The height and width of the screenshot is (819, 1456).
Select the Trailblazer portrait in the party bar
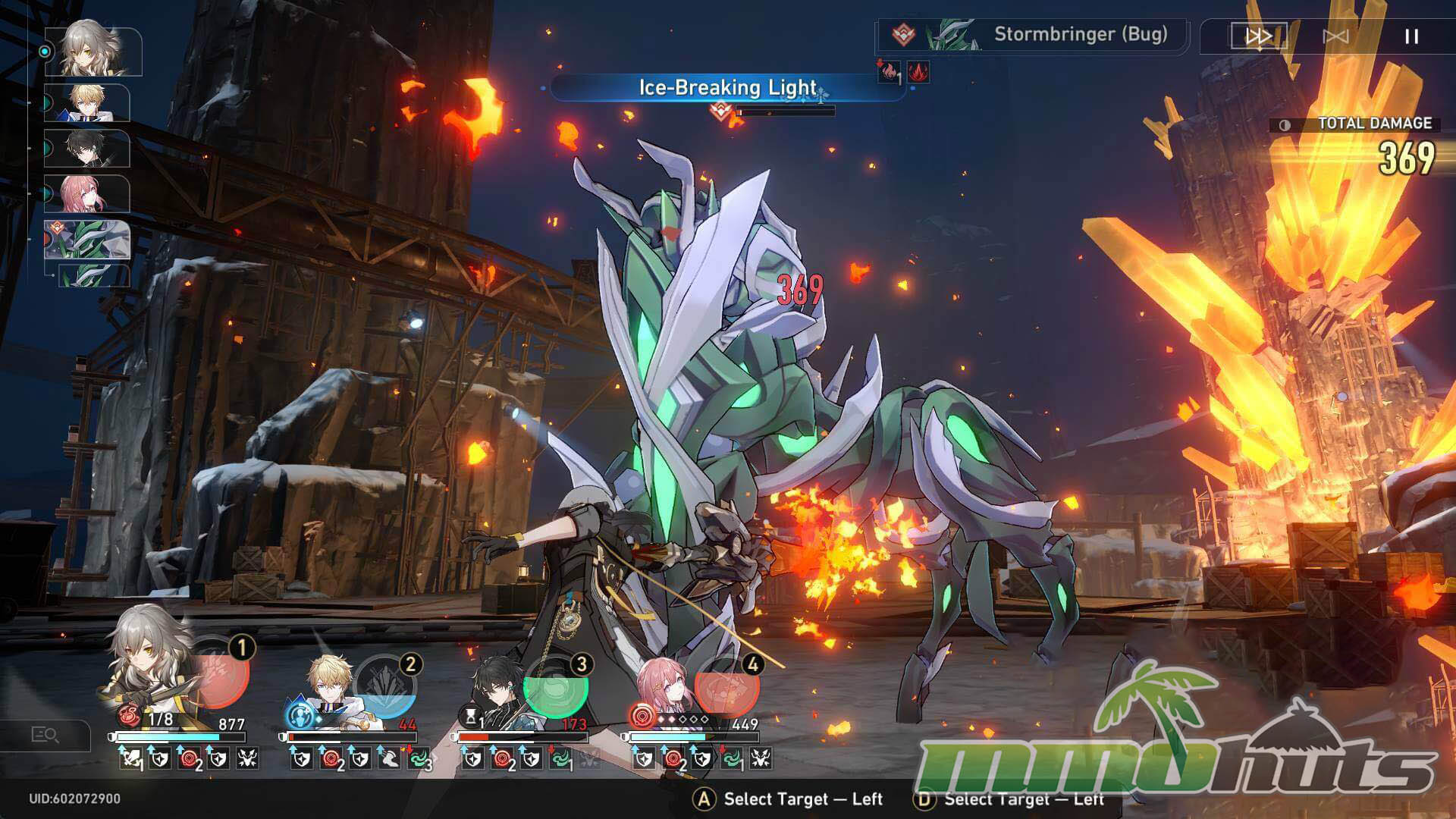[152, 675]
